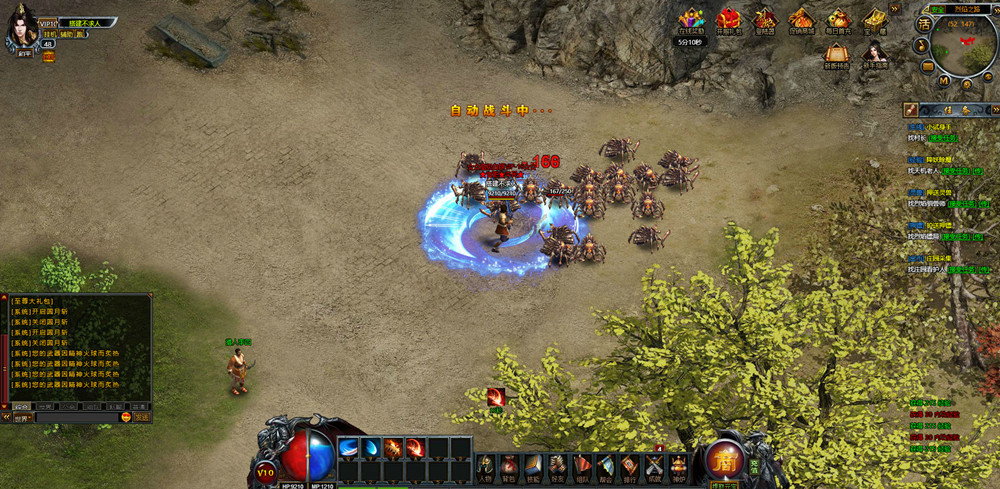1000x489 pixels.
Task: Open the red gift box 开服礼包 icon
Action: pyautogui.click(x=727, y=20)
